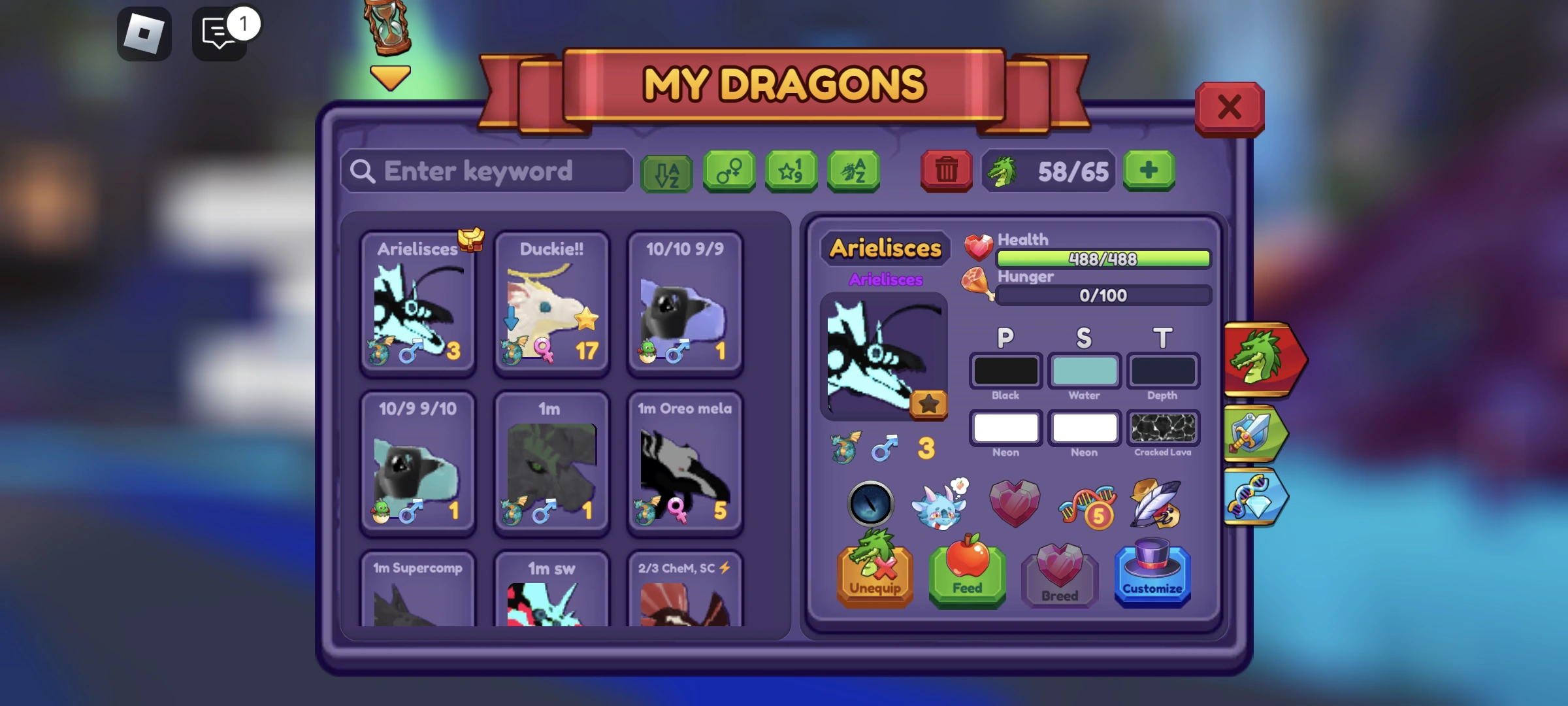Click the dragon eye orb icon in details
This screenshot has height=706, width=1568.
coord(869,503)
